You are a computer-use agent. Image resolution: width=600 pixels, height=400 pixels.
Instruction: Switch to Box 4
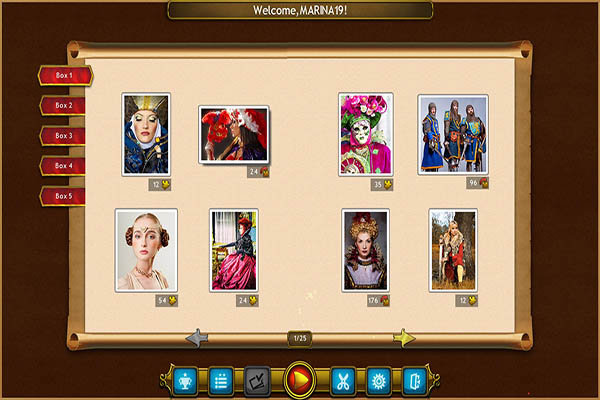[x=64, y=165]
